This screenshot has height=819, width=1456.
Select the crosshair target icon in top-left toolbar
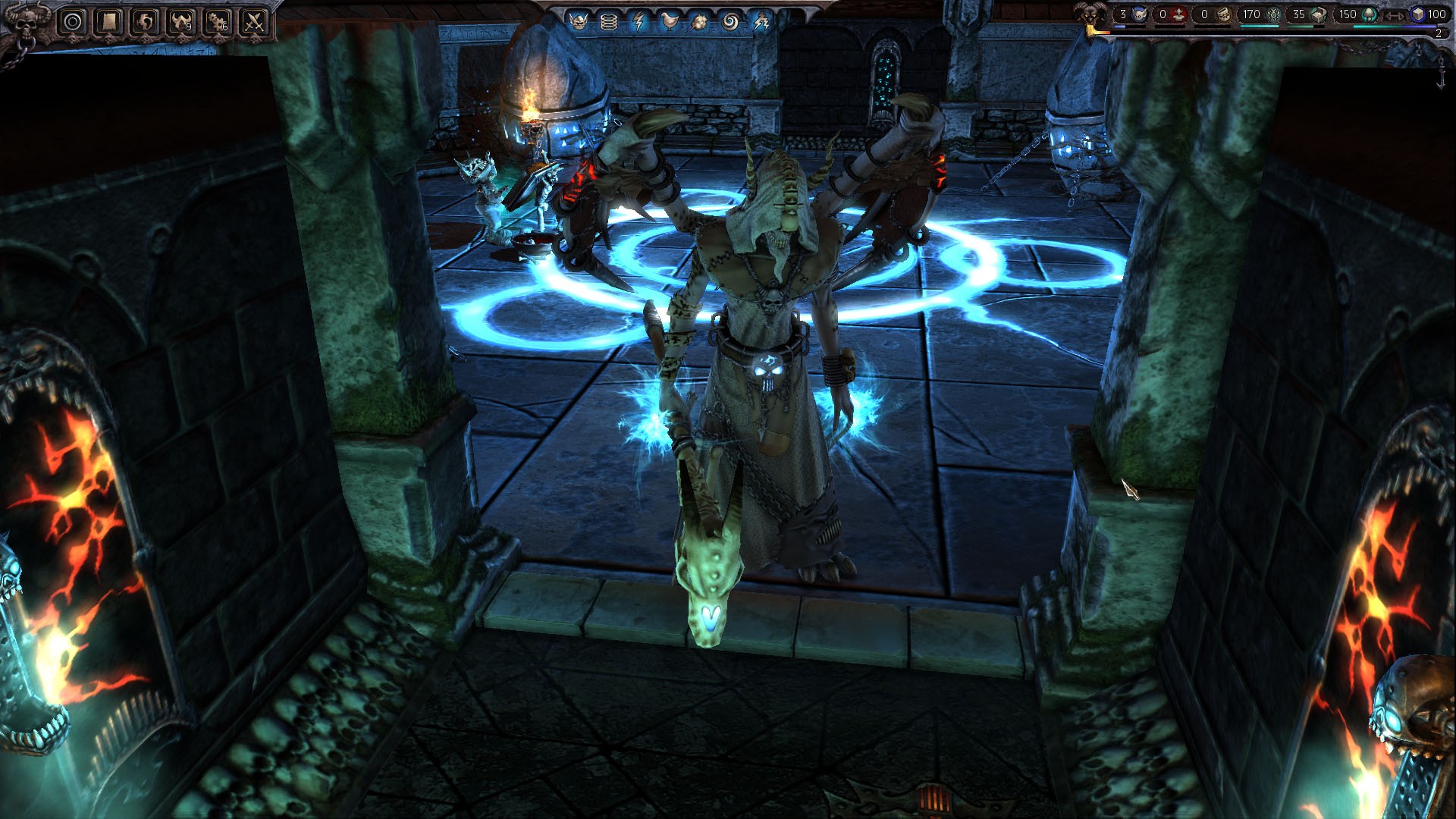[73, 21]
